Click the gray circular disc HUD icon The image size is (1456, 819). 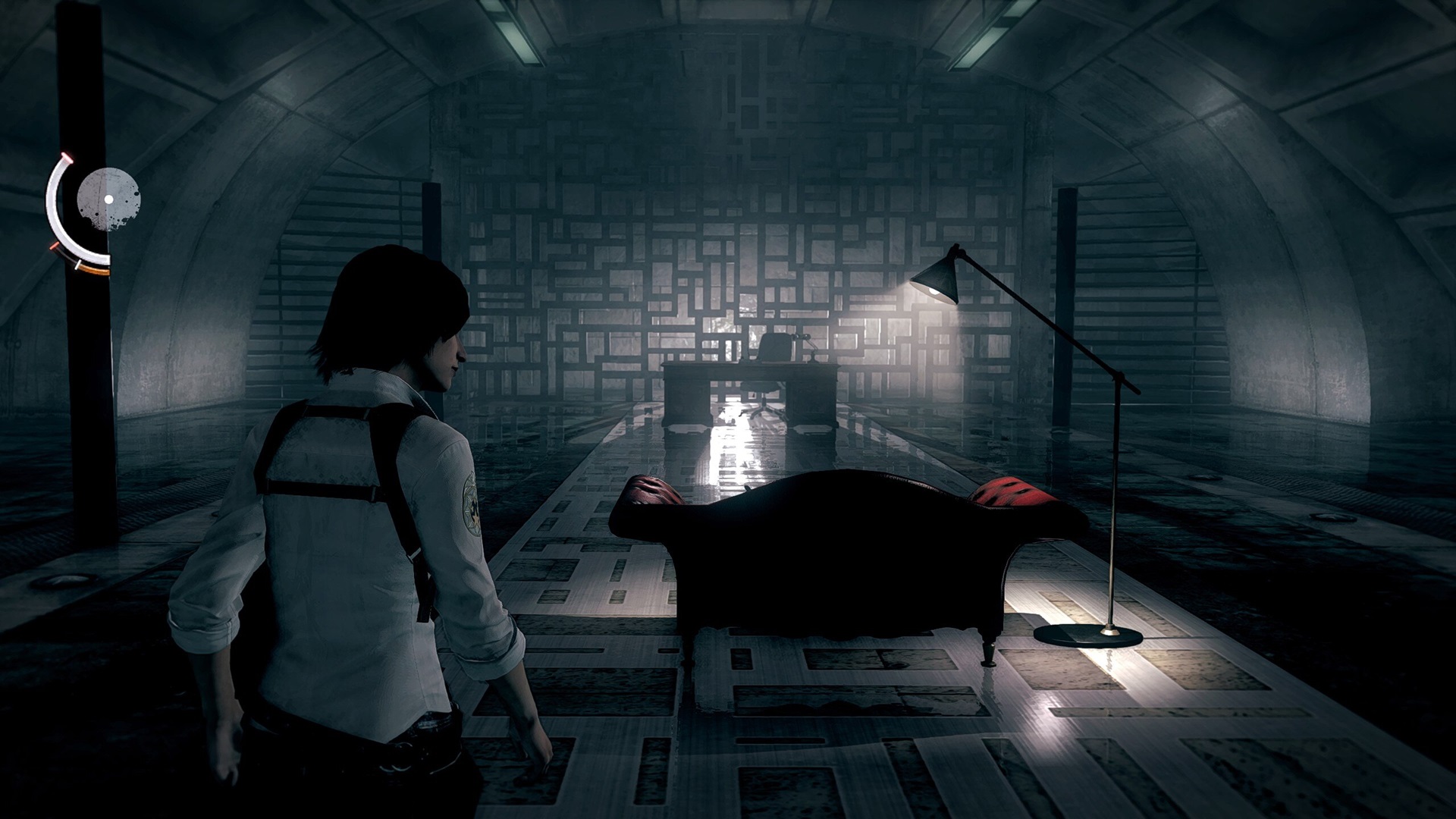109,199
